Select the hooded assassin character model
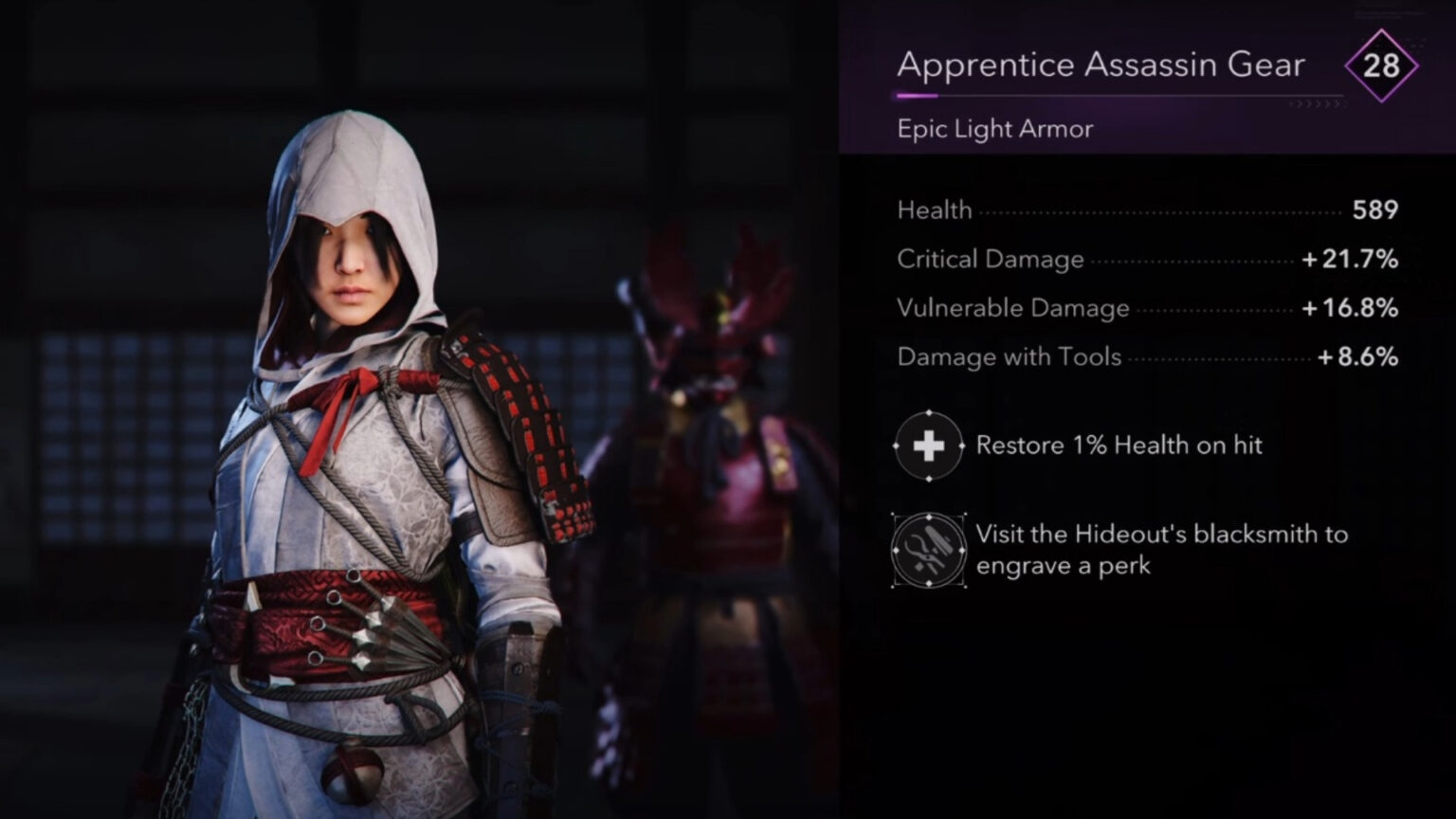 [x=360, y=427]
